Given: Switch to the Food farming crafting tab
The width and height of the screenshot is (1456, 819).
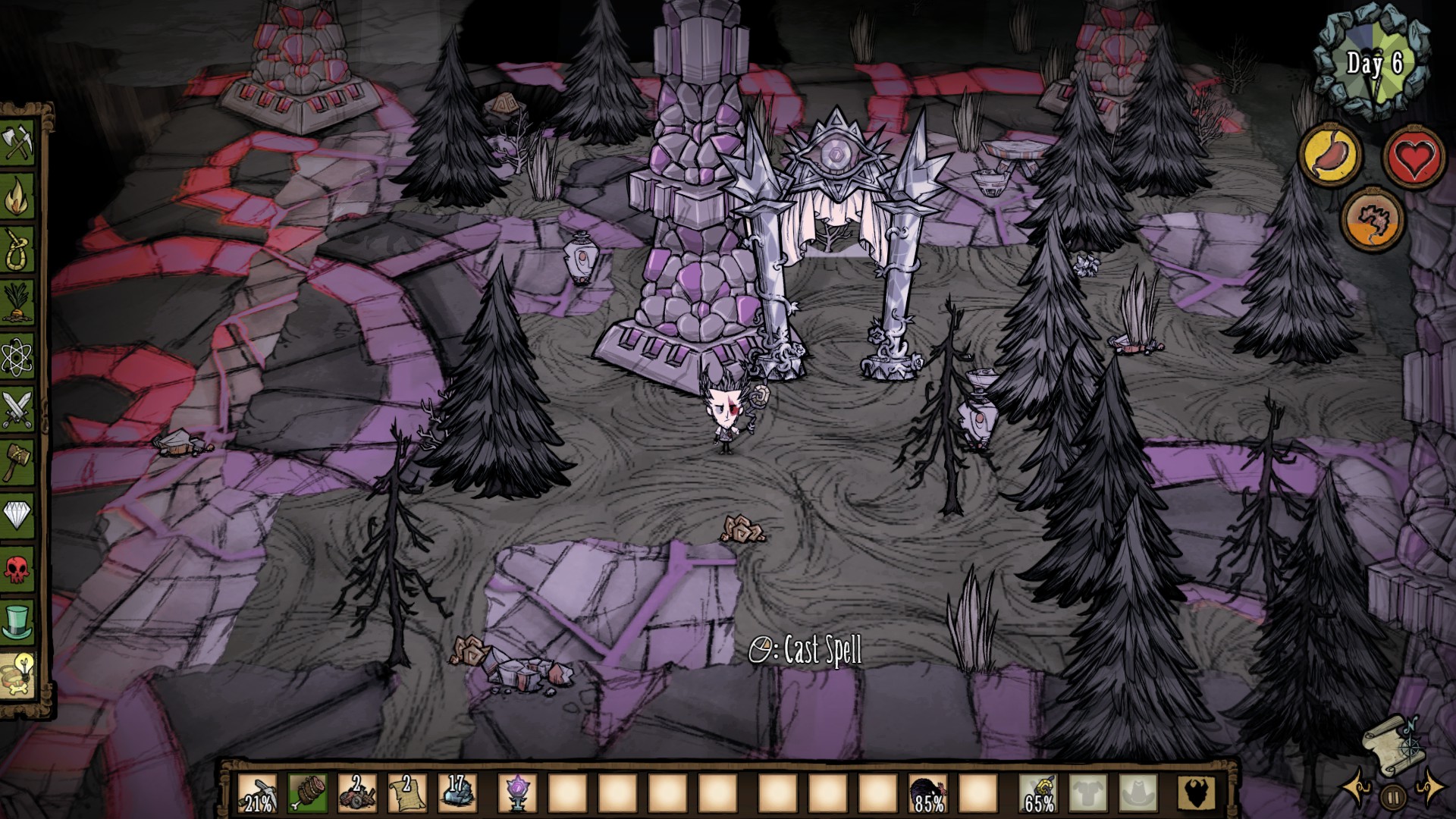Looking at the screenshot, I should 18,302.
